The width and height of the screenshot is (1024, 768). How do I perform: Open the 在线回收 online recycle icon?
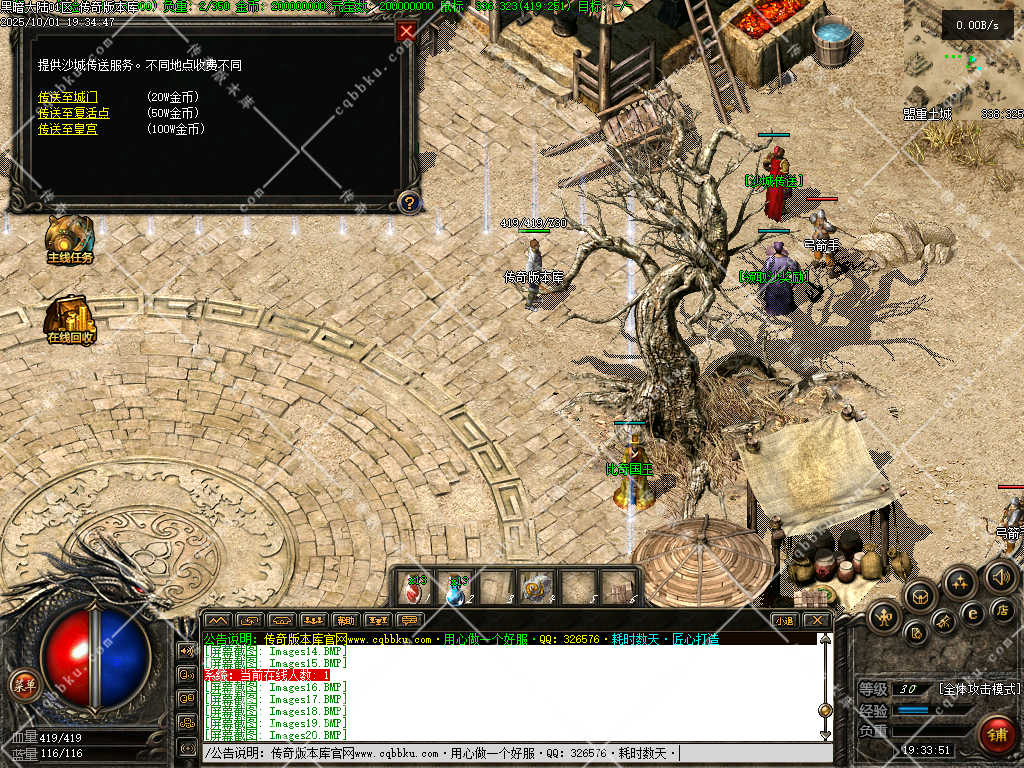tap(69, 316)
